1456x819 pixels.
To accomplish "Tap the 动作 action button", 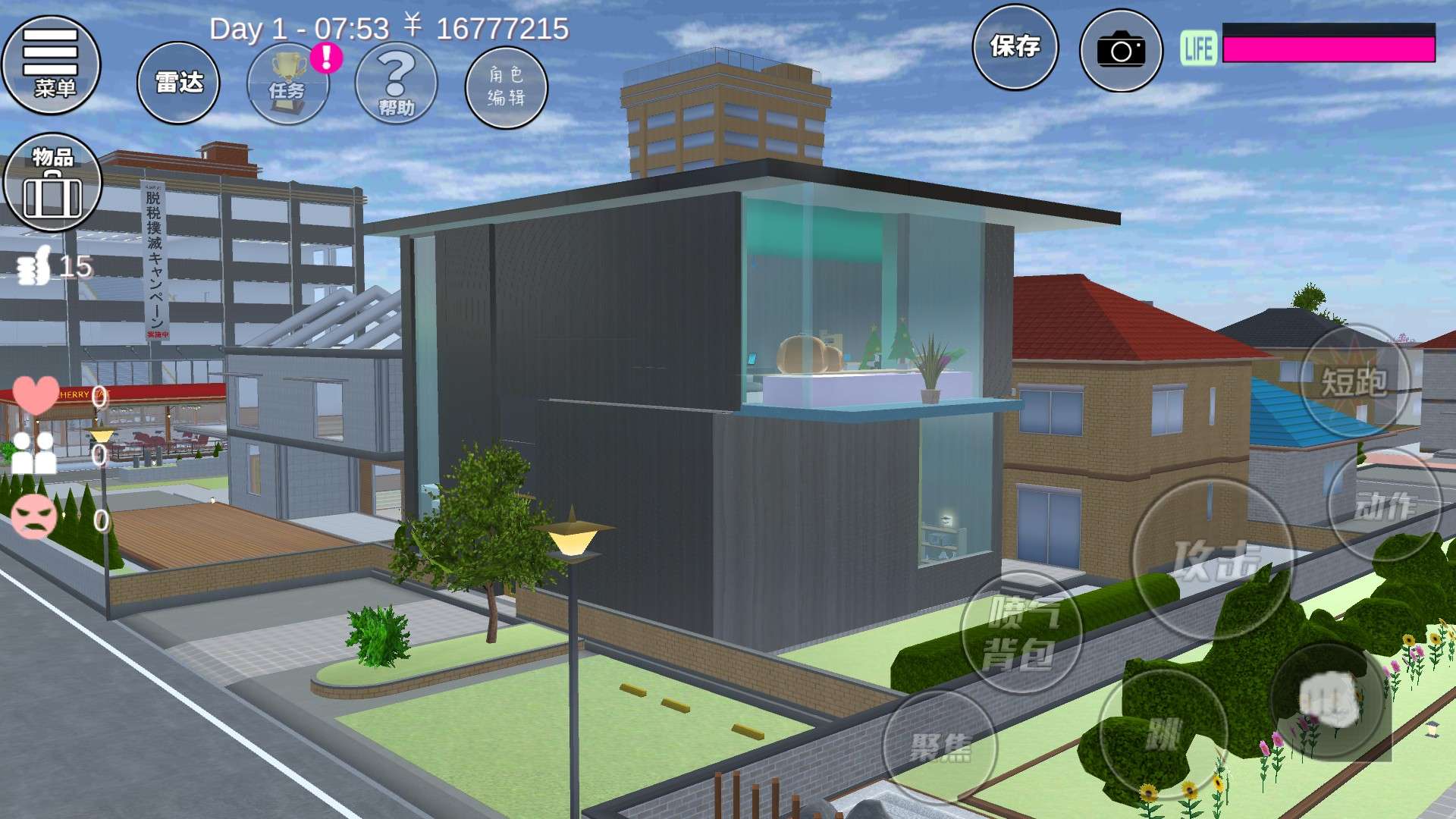I will 1384,506.
